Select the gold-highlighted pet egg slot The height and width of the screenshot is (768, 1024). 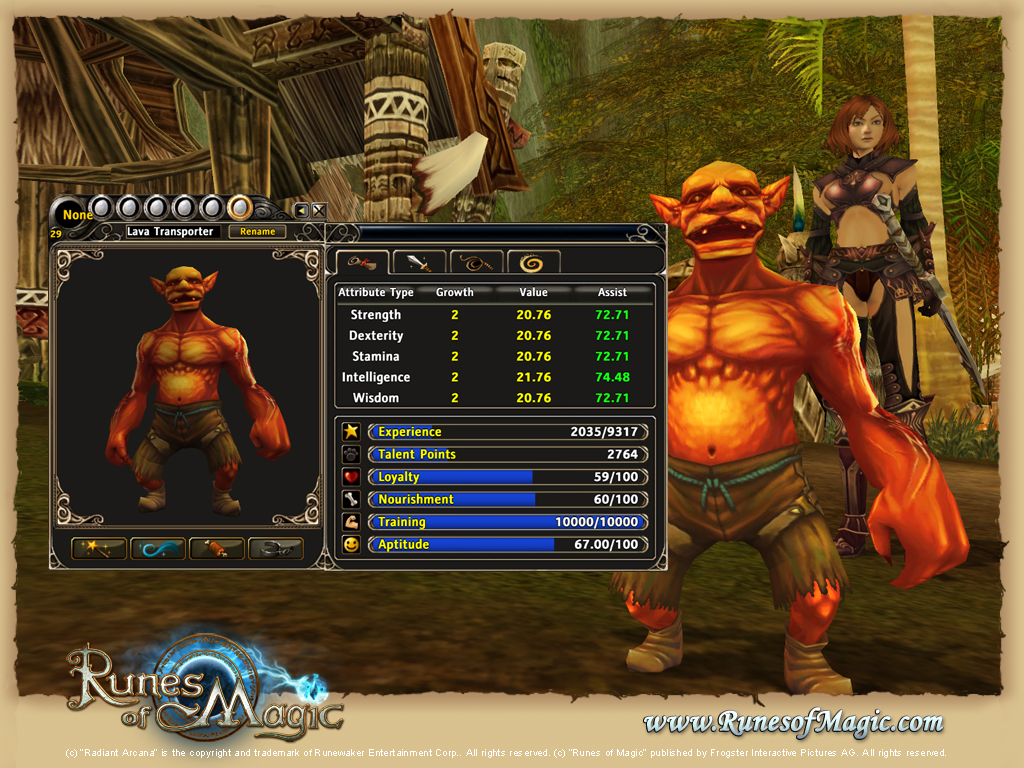tap(239, 207)
